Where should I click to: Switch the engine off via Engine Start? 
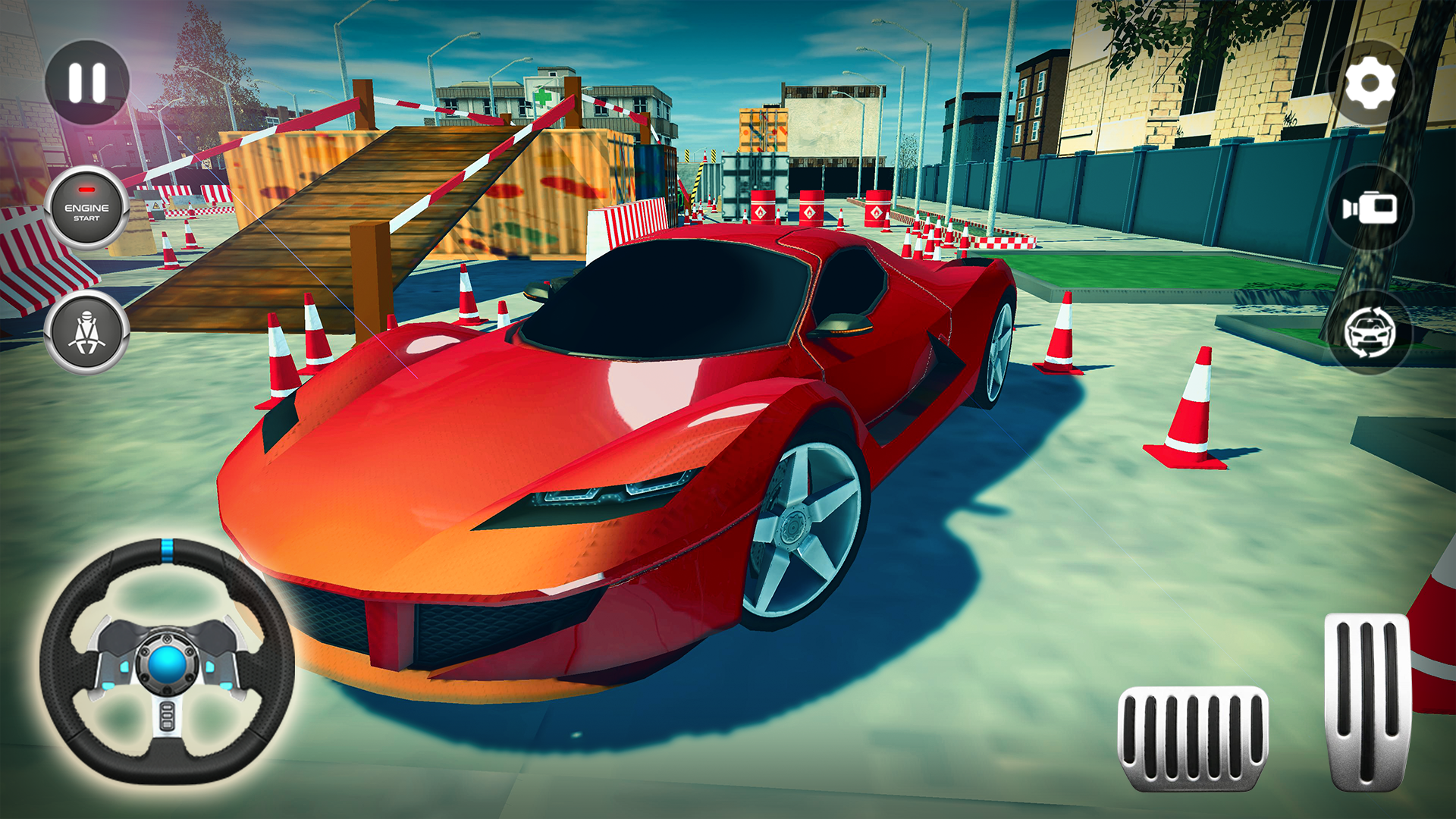86,209
